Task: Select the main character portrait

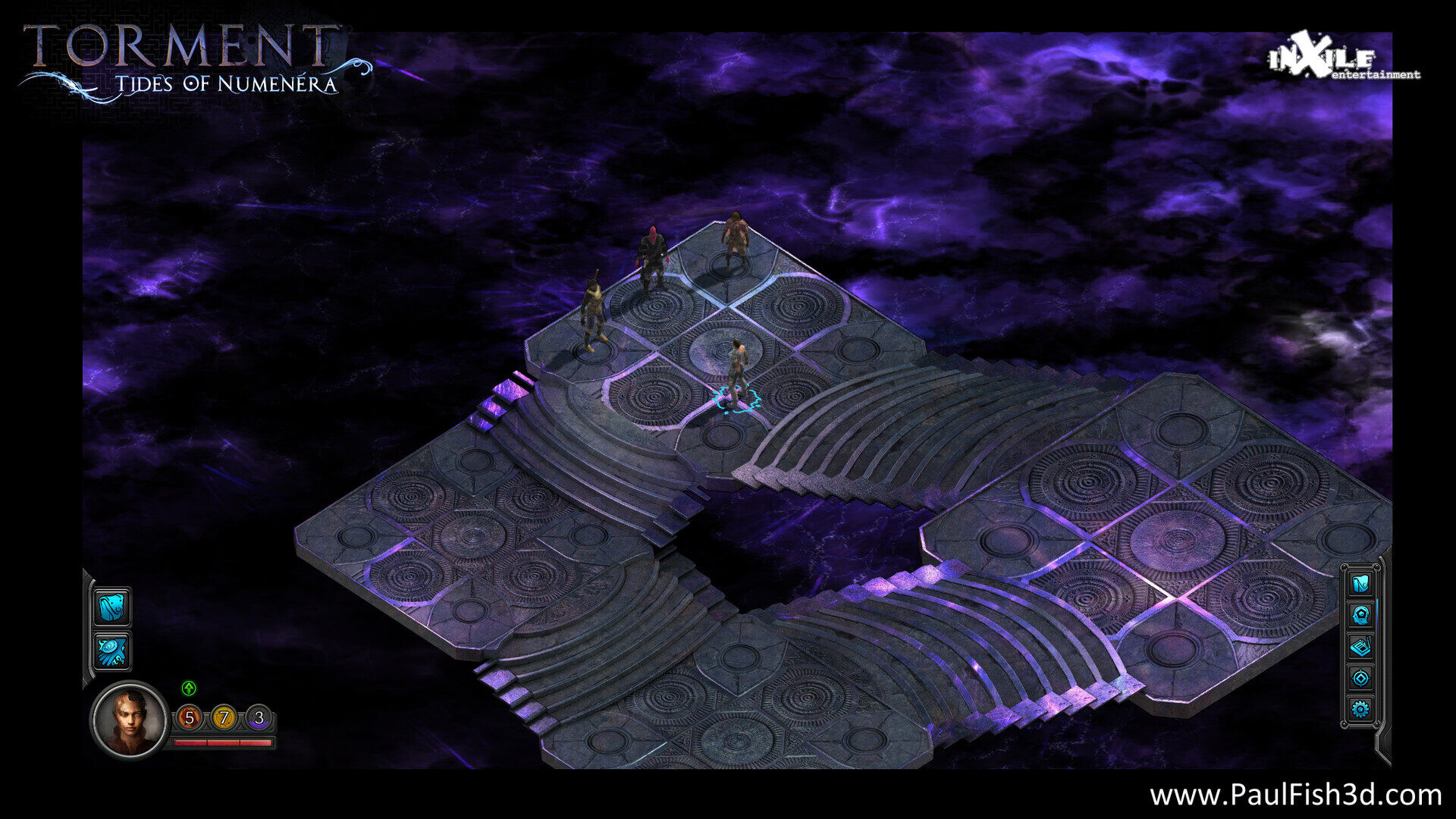Action: (x=129, y=719)
